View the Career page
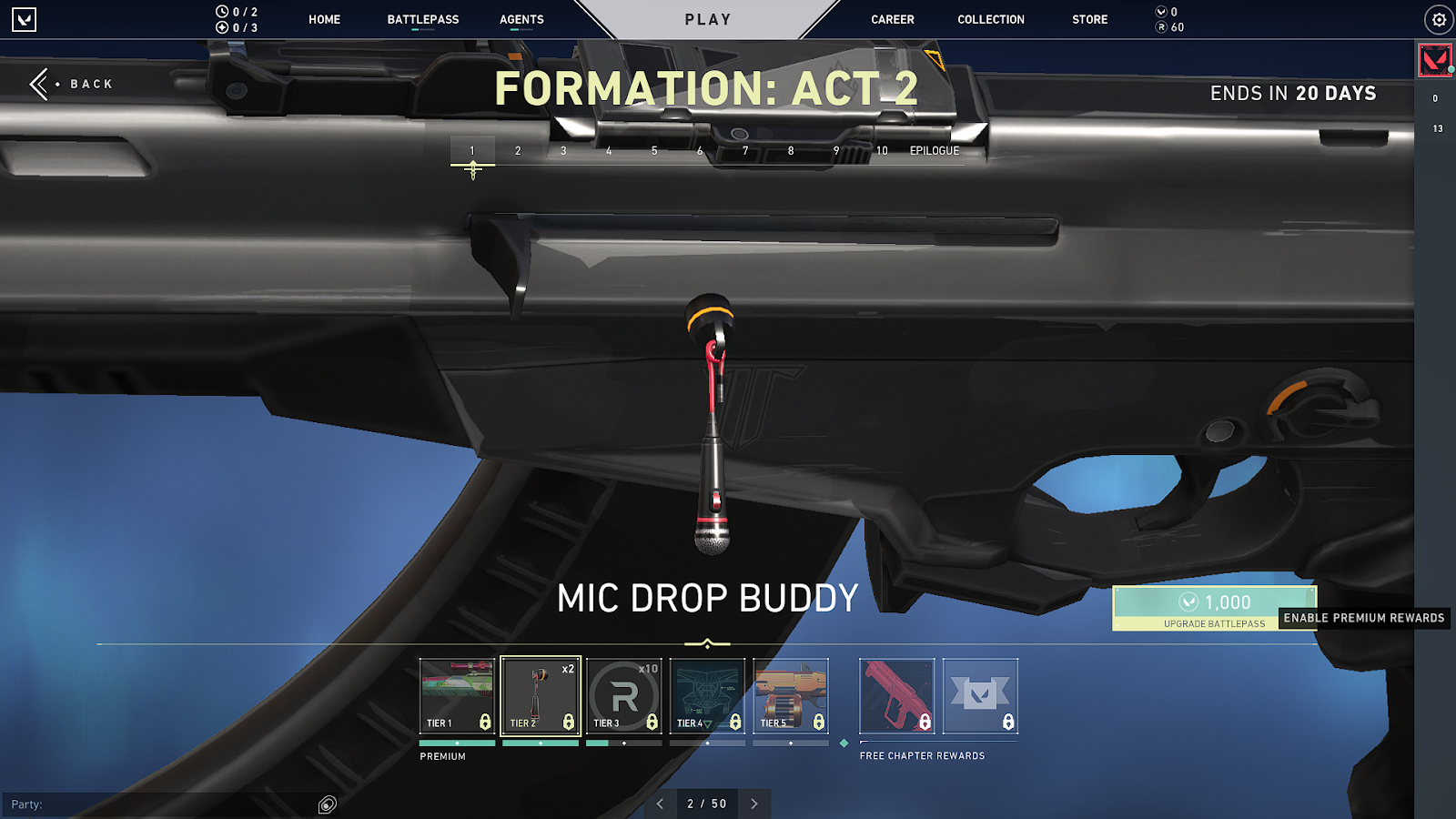Viewport: 1456px width, 819px height. click(x=892, y=19)
